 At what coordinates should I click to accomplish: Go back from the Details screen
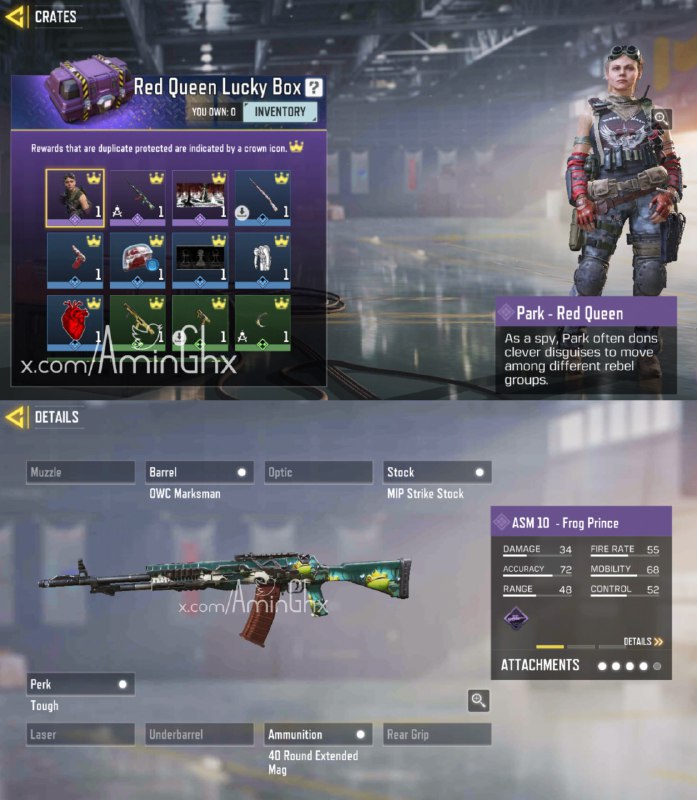coord(16,417)
